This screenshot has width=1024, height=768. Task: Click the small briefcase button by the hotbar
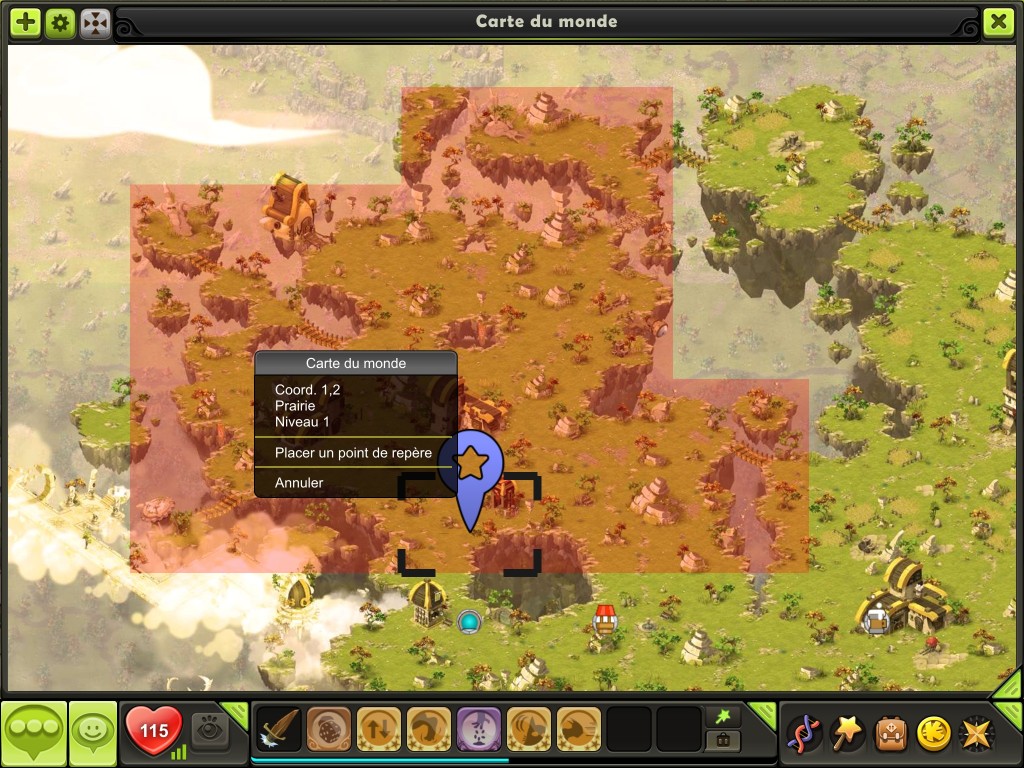pos(721,741)
